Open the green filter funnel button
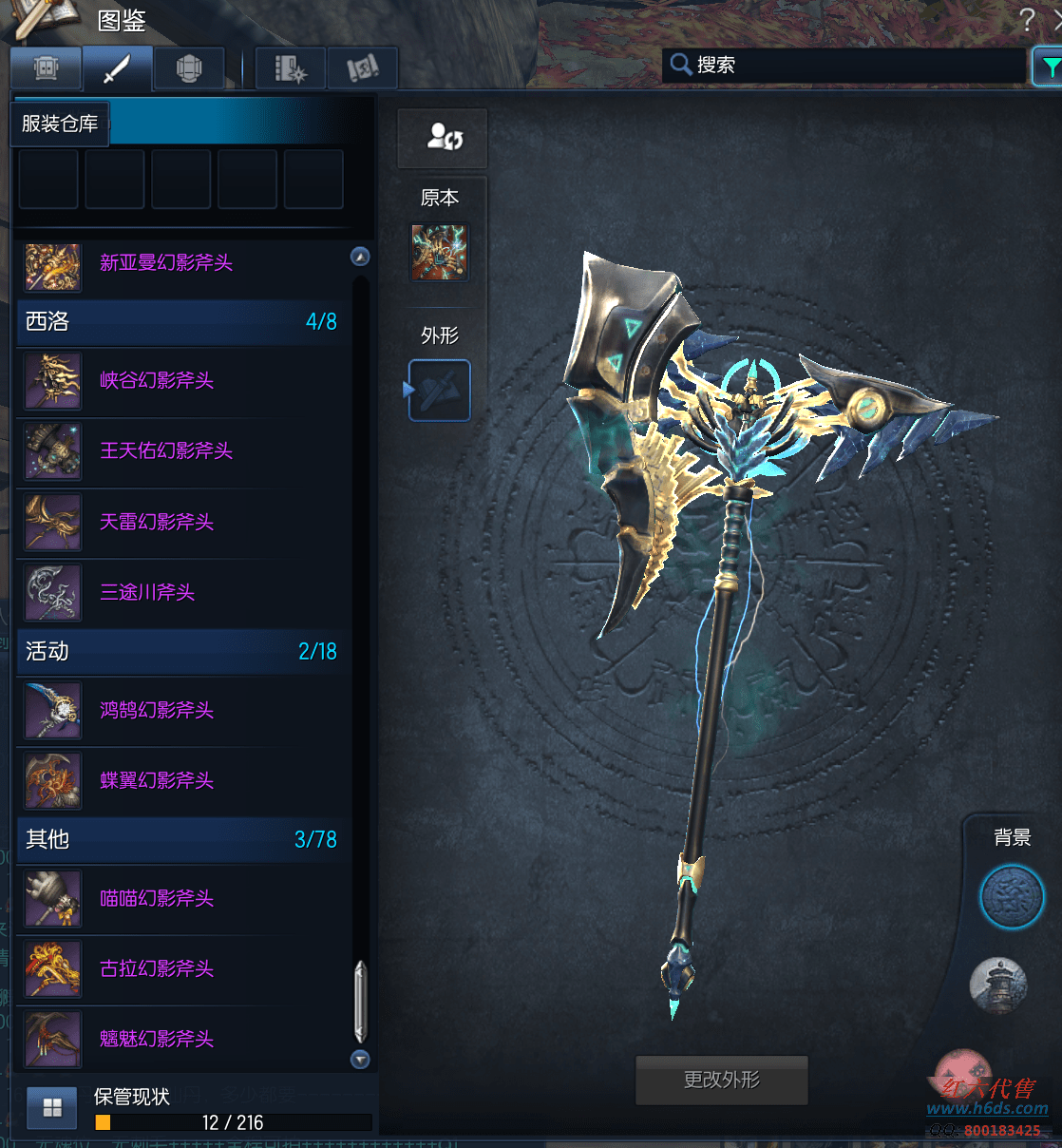Viewport: 1062px width, 1148px height. [1049, 67]
